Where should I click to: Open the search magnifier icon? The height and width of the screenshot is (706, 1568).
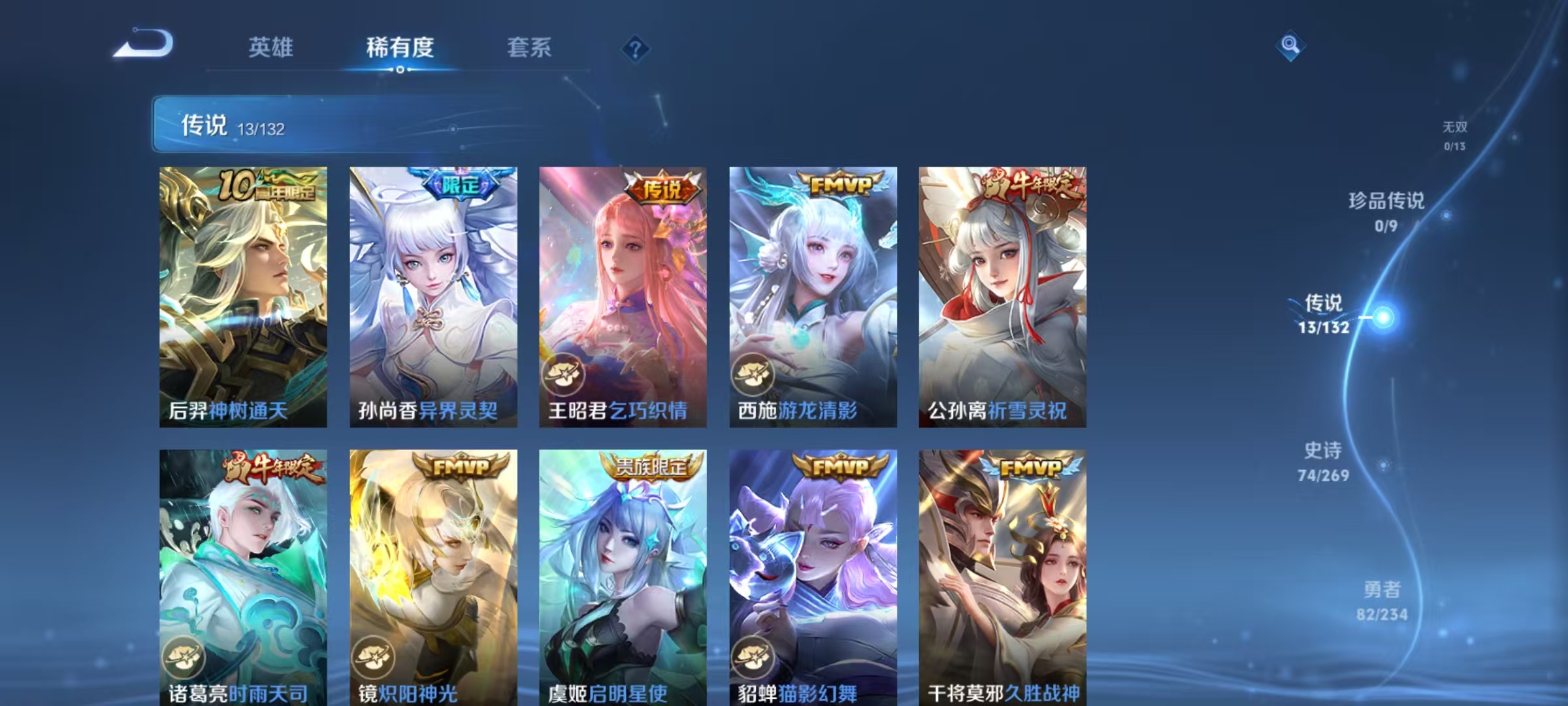1289,44
